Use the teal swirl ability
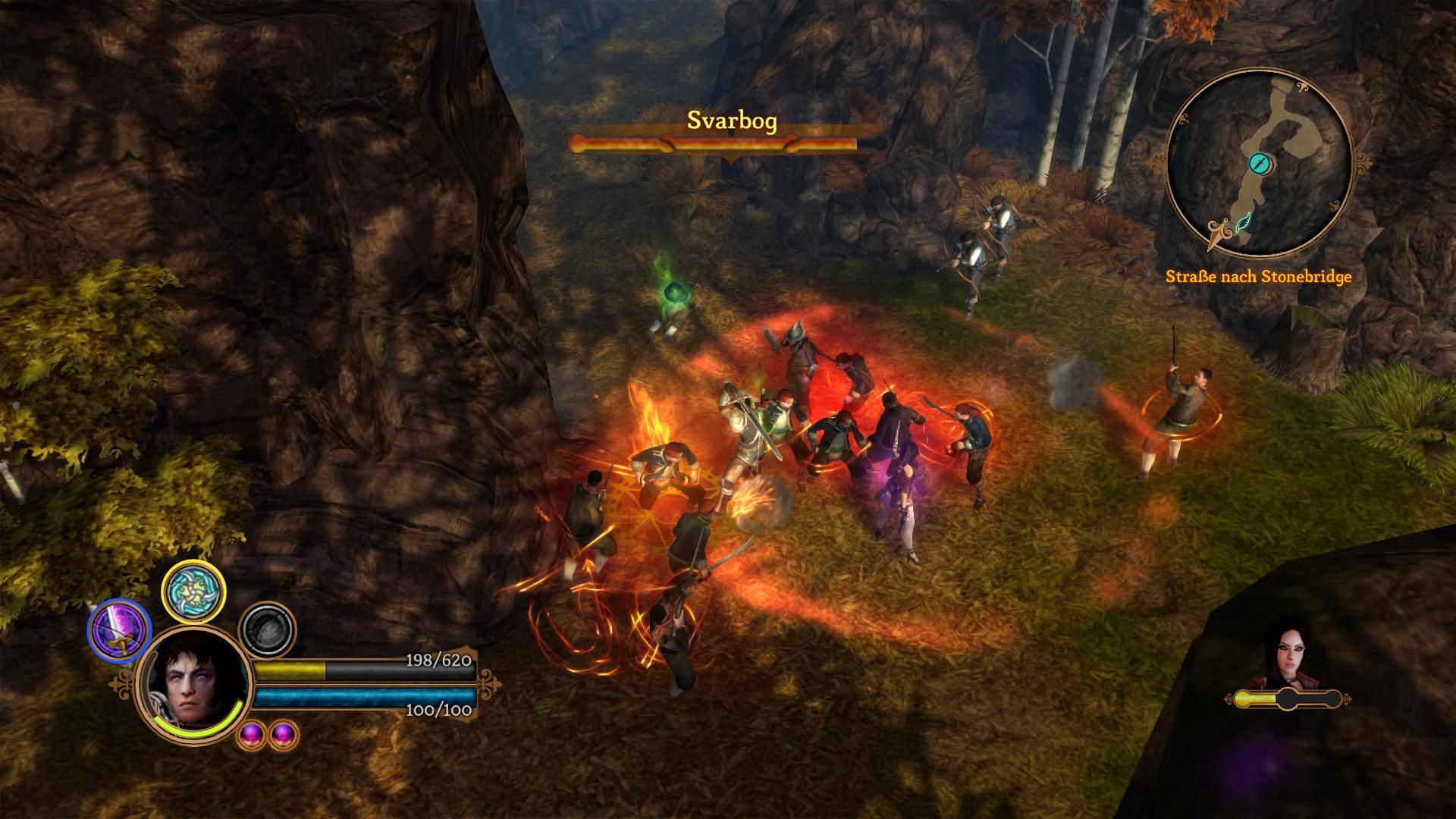 point(194,591)
